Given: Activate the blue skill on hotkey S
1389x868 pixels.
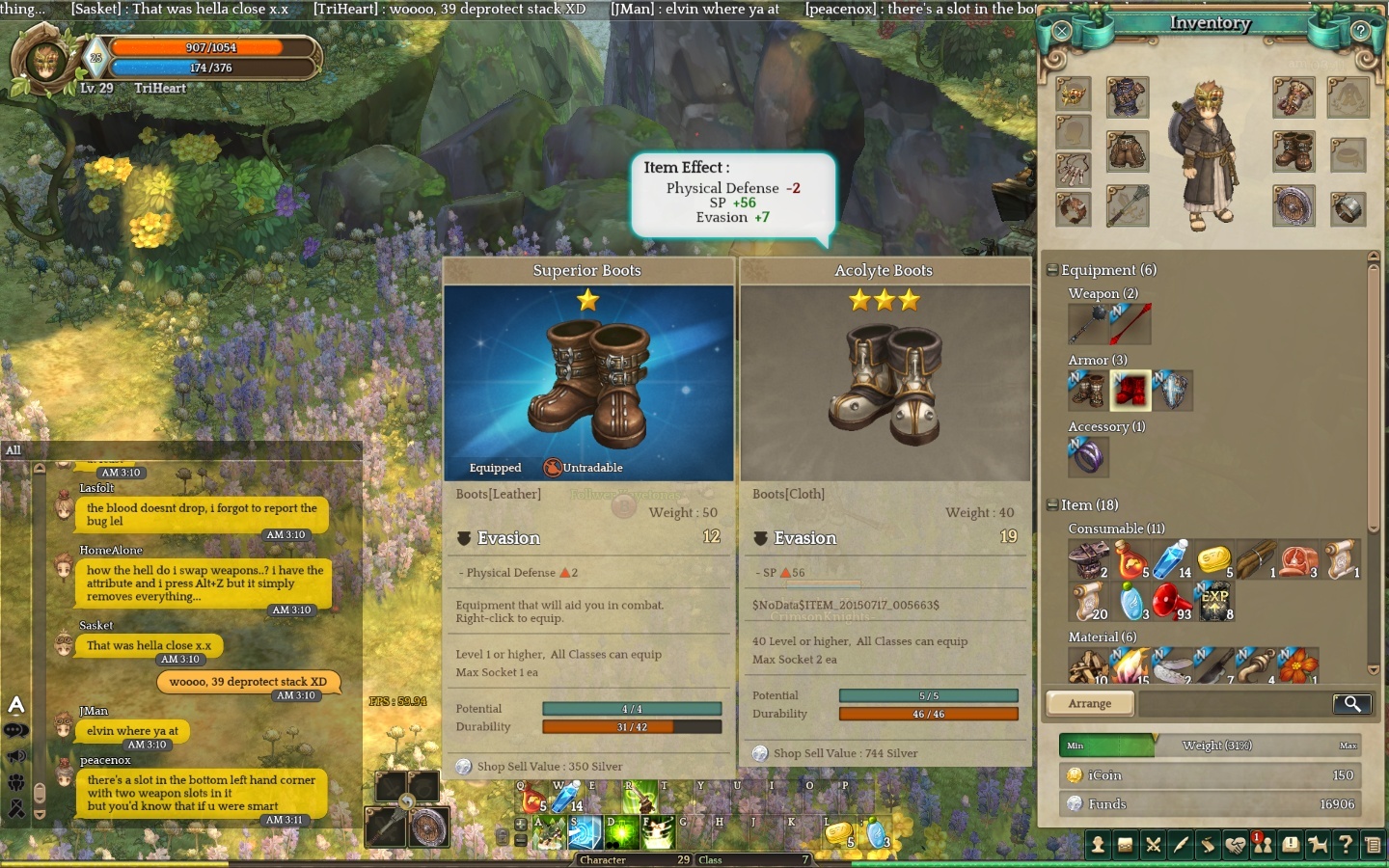Looking at the screenshot, I should (x=585, y=831).
